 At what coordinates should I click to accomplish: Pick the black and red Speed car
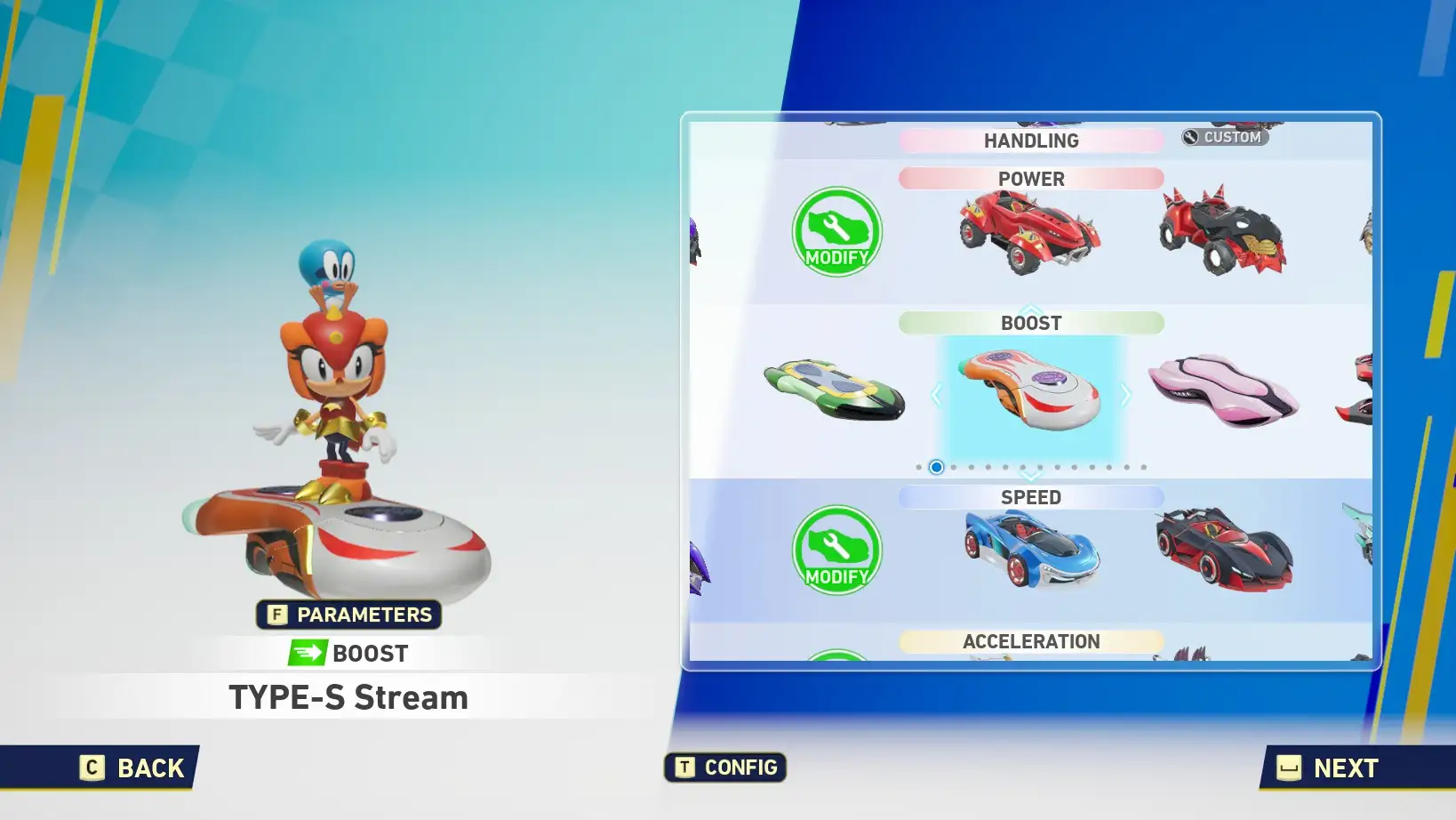(x=1223, y=548)
